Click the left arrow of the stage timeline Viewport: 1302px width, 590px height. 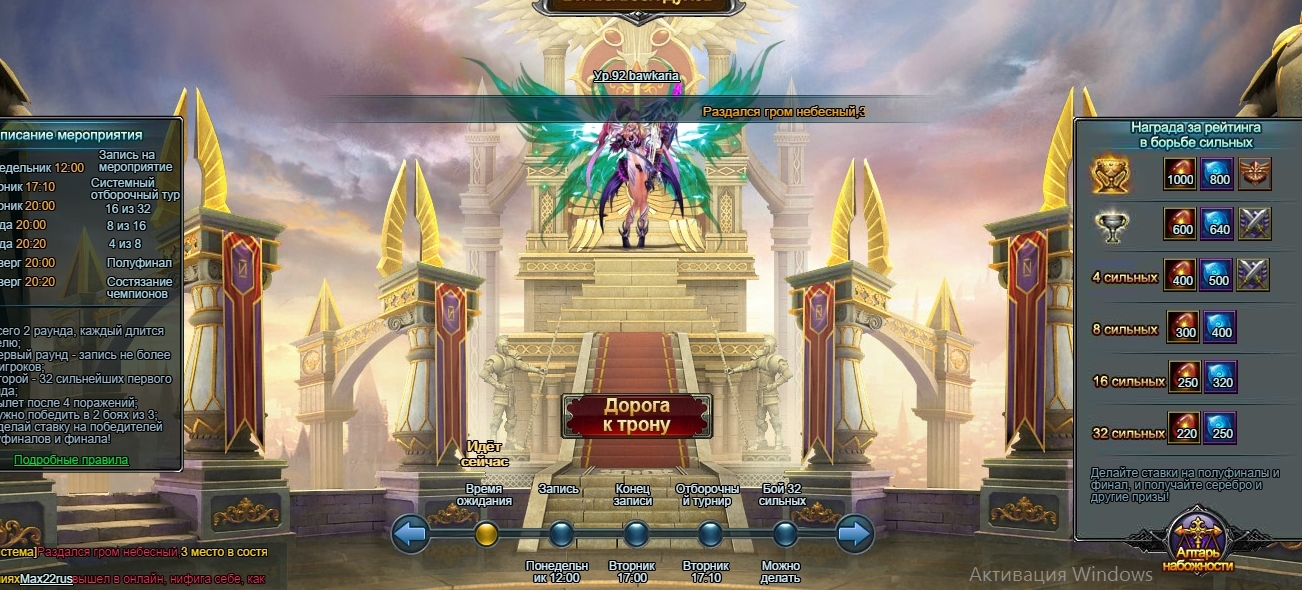[x=411, y=534]
